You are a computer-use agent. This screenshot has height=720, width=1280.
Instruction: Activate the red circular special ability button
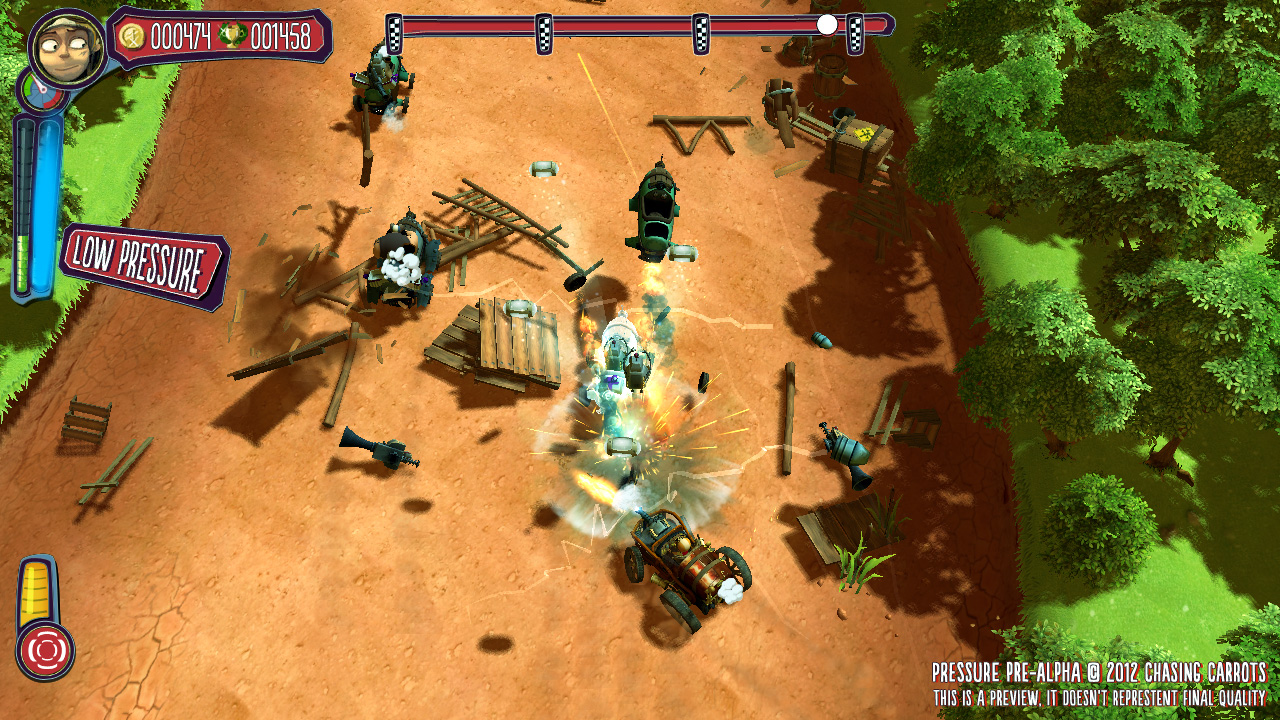45,650
